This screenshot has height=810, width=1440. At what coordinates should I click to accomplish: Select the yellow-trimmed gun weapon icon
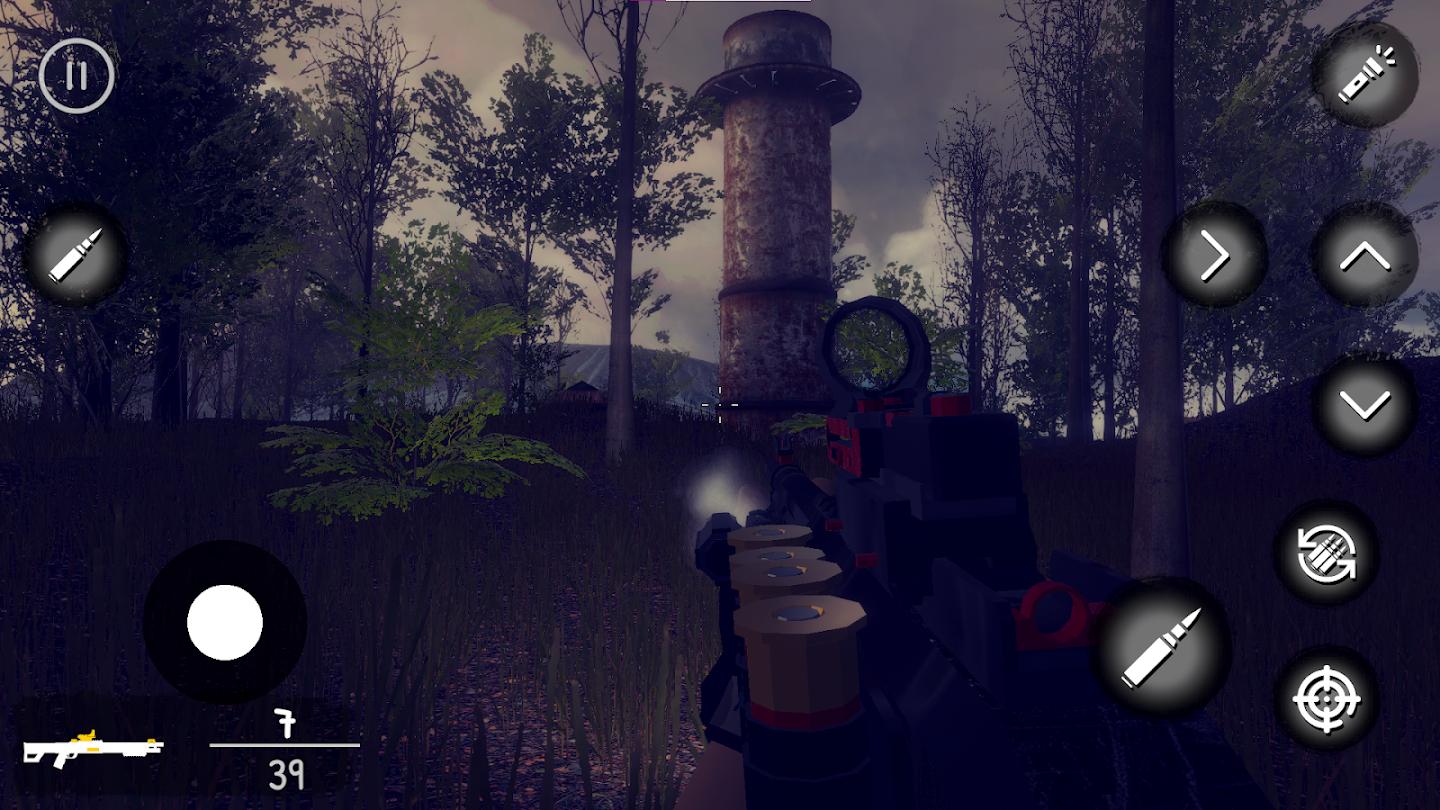click(93, 746)
